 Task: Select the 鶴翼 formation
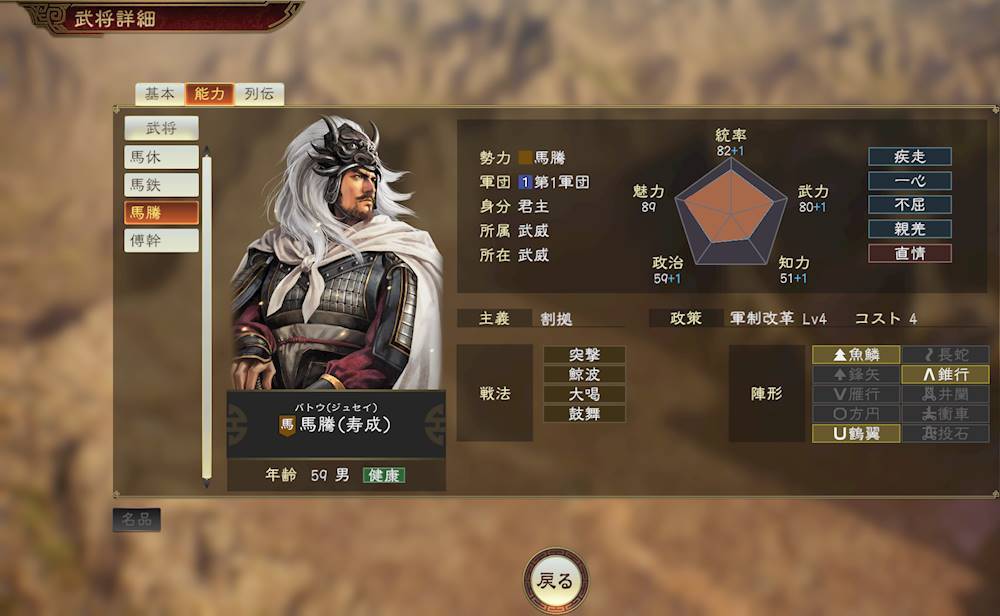pos(855,433)
